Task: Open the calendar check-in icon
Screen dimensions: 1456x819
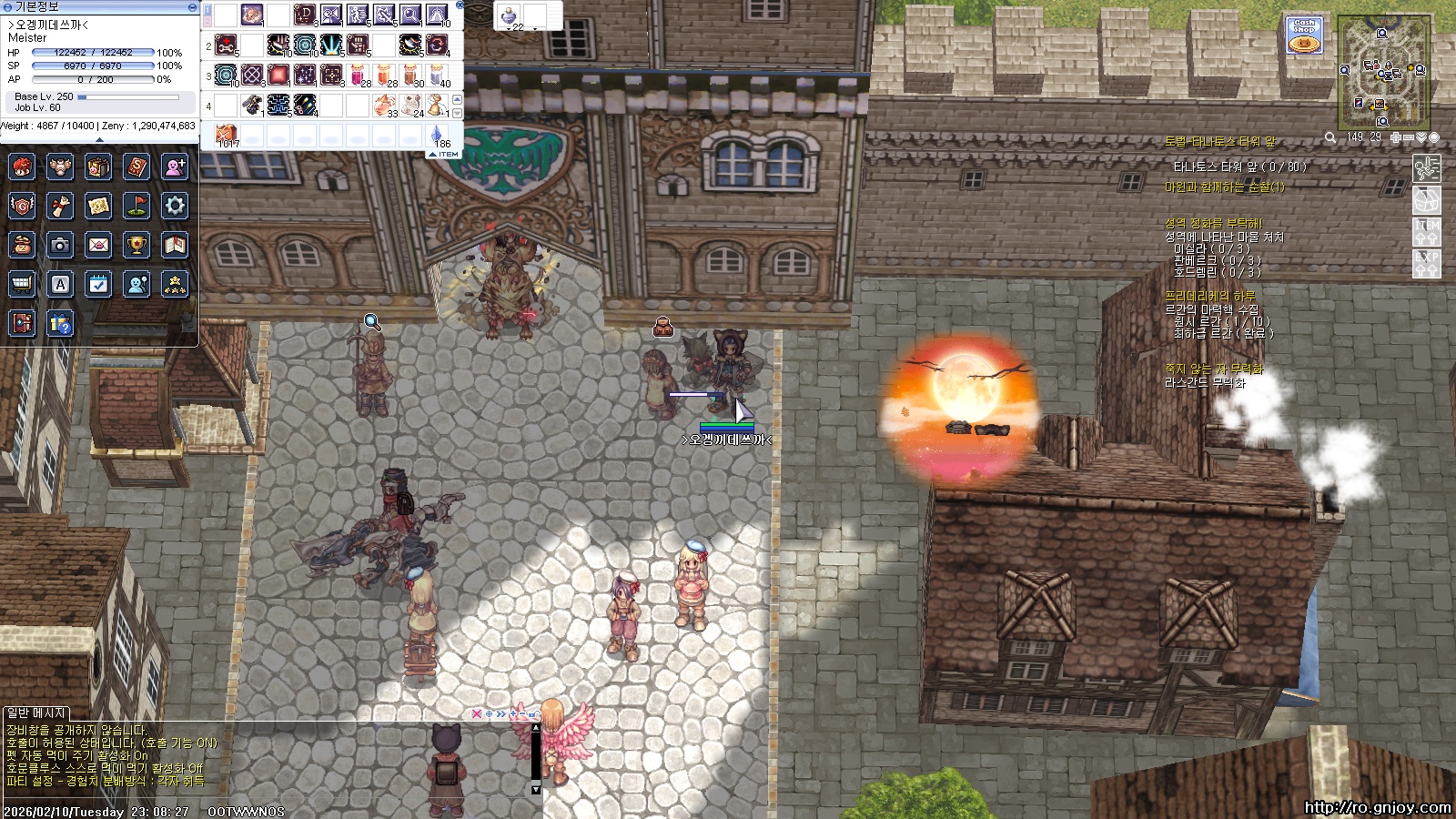Action: point(98,284)
